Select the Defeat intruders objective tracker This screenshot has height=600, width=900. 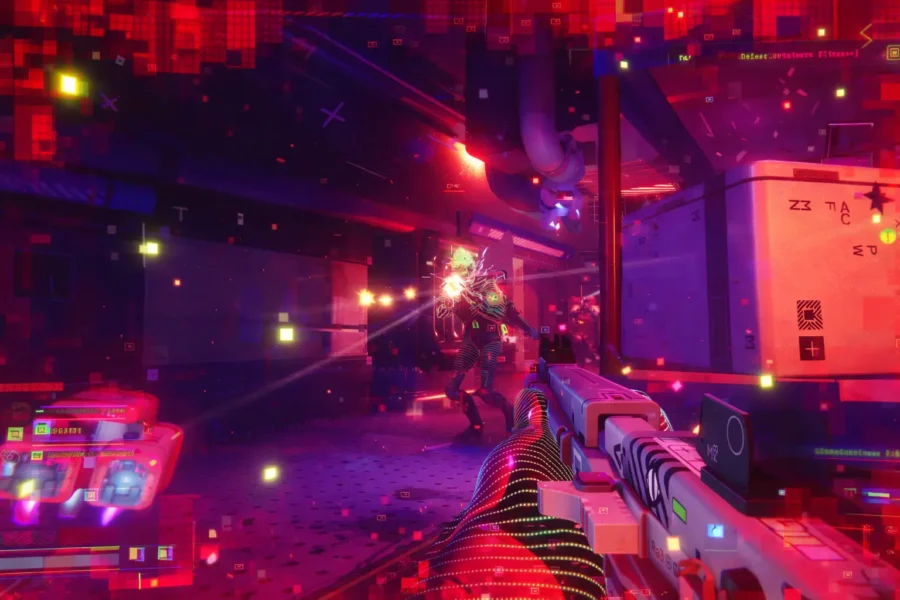pyautogui.click(x=798, y=55)
